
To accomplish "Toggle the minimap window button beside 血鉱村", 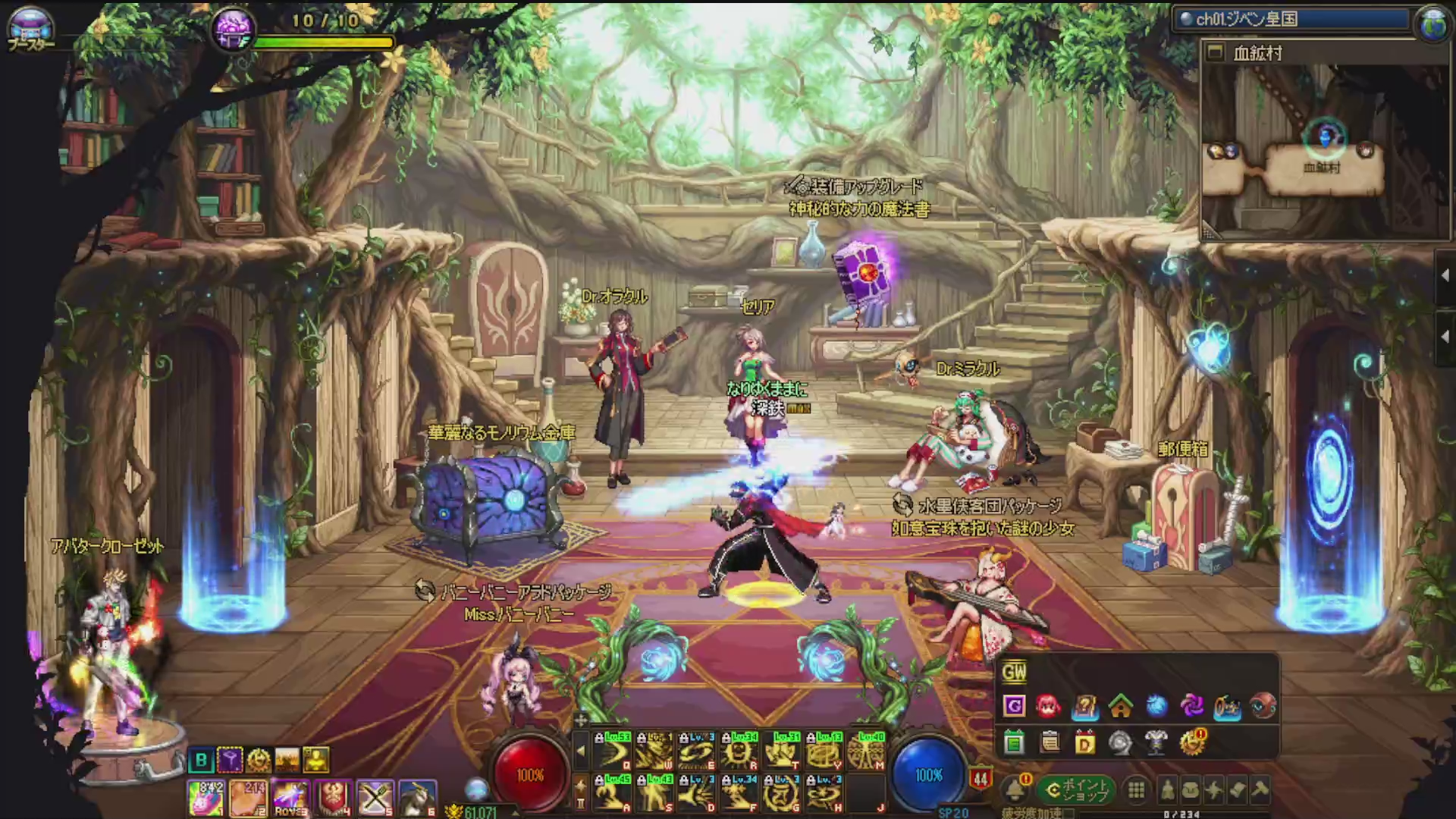I will (1216, 52).
